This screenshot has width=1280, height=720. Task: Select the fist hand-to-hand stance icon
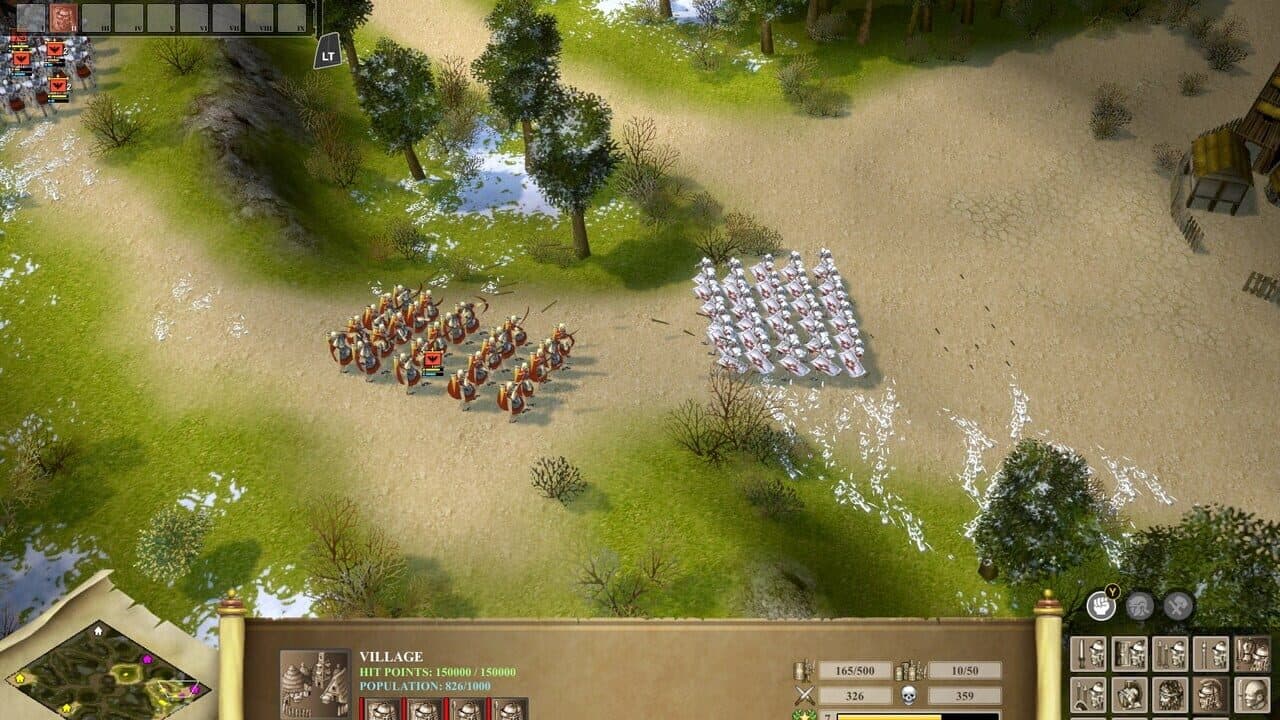coord(1100,605)
